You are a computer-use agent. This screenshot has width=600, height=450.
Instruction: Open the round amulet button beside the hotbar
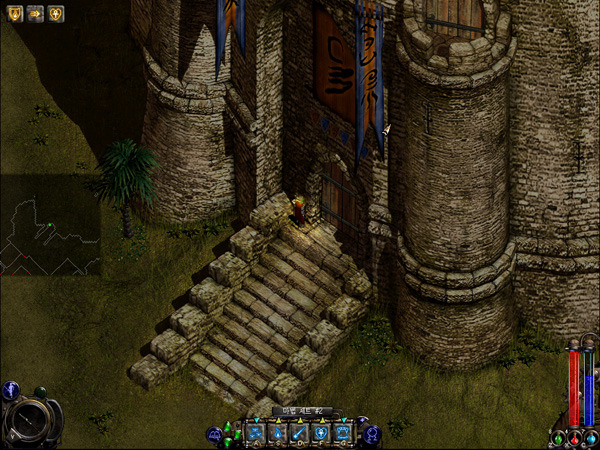(371, 434)
